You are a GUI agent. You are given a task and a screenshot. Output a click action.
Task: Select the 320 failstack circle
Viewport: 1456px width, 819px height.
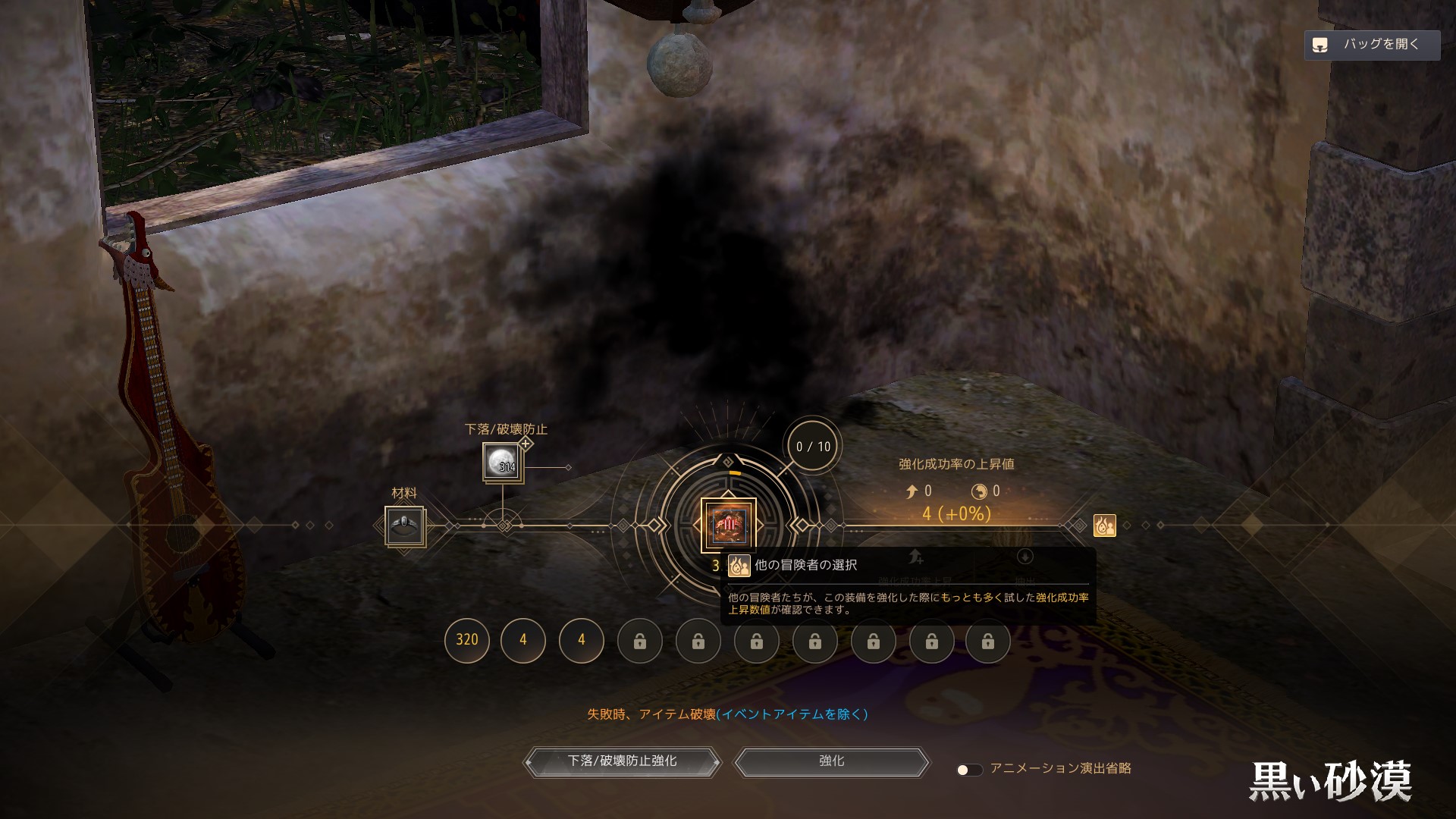click(466, 640)
